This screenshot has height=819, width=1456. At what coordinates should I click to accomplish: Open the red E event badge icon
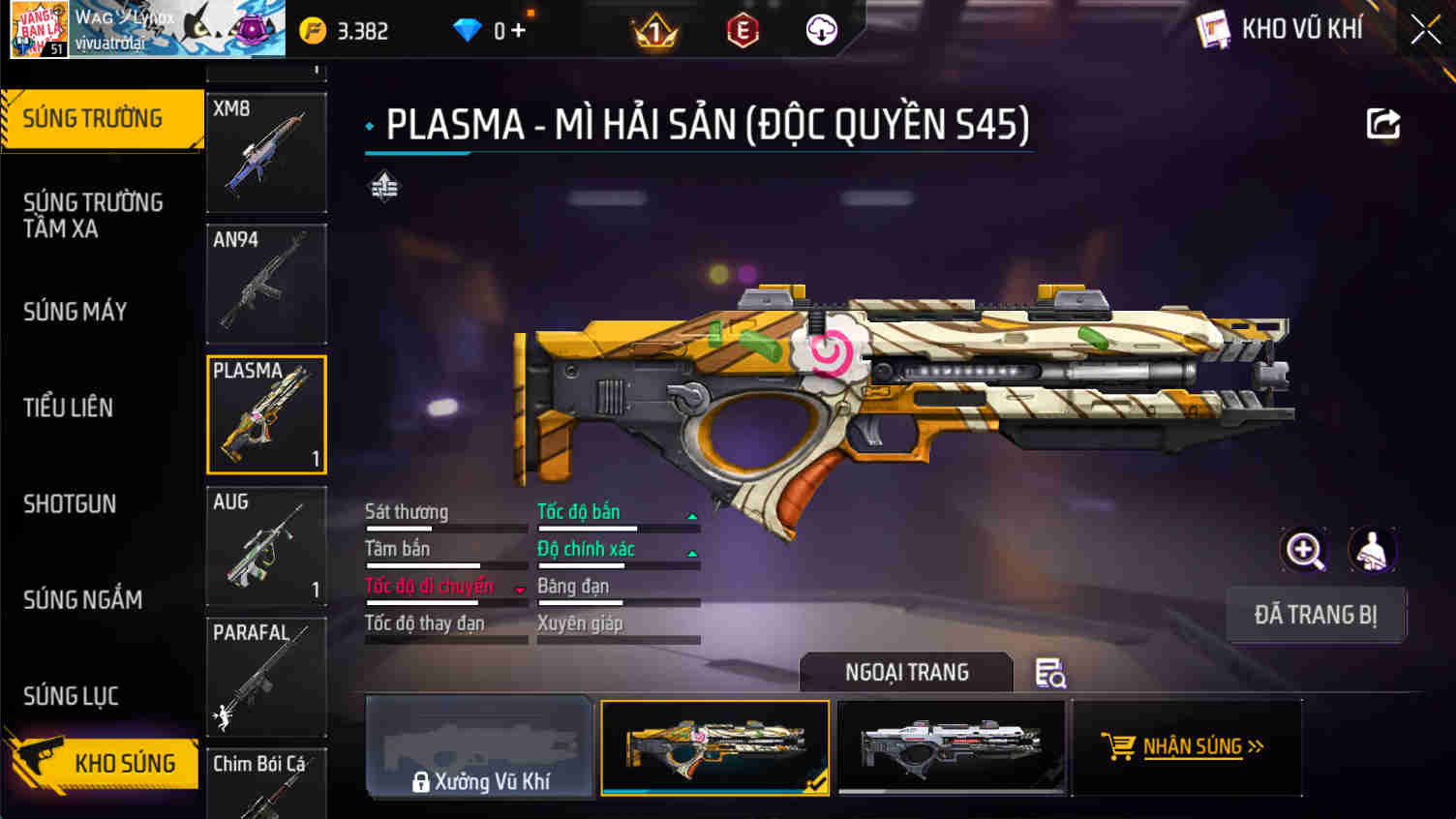pos(741,29)
